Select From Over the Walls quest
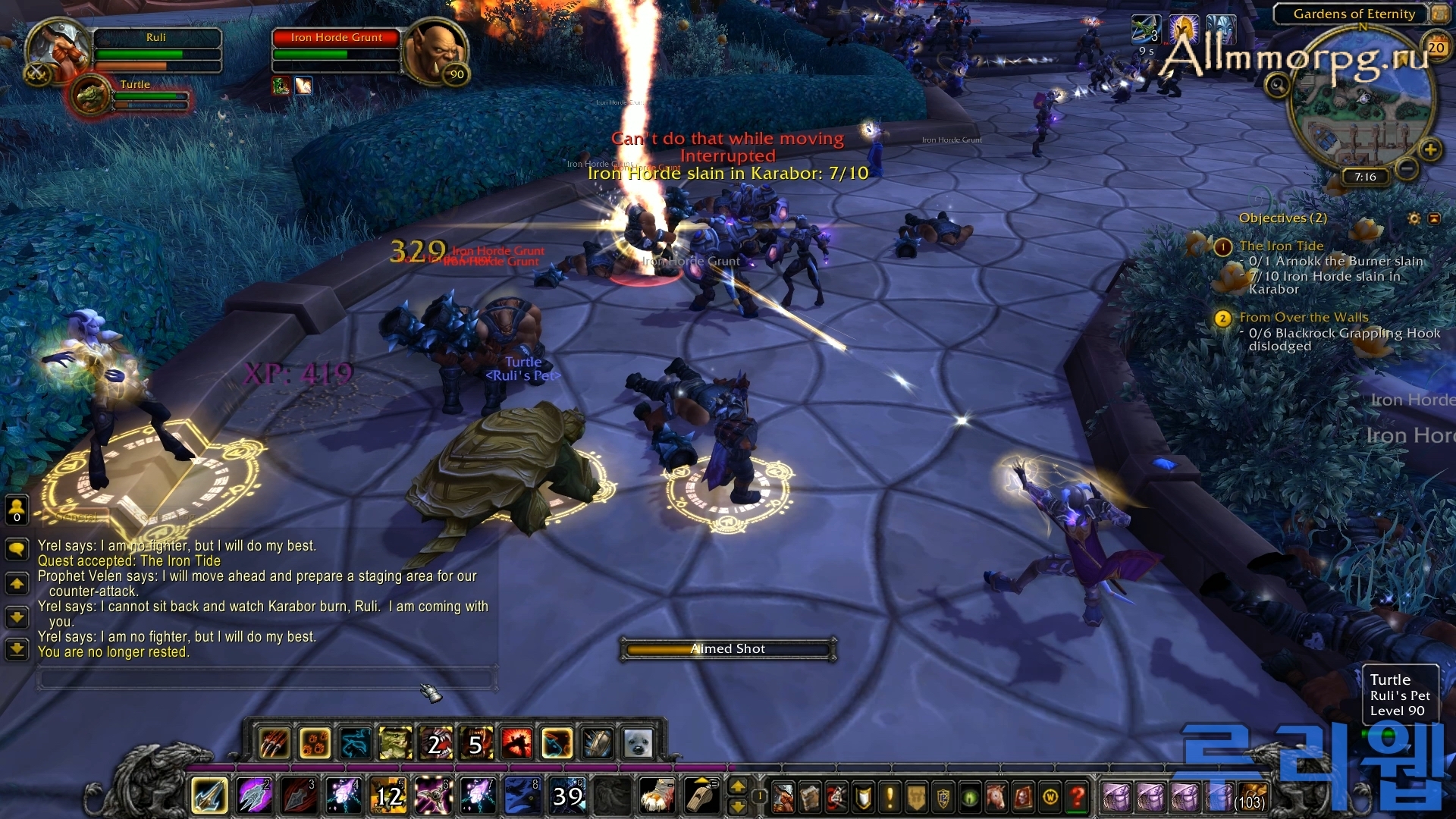The image size is (1456, 819). tap(1304, 318)
